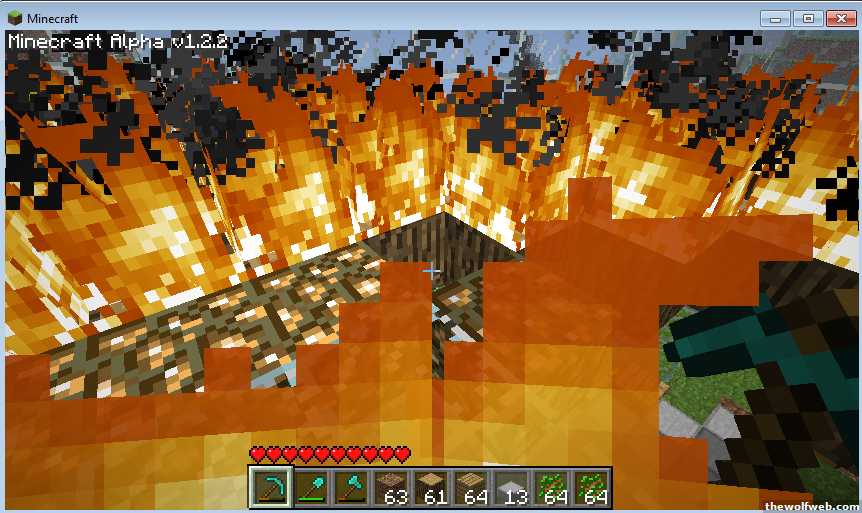Select the diamond shovel hotbar slot
The height and width of the screenshot is (513, 862).
click(311, 488)
